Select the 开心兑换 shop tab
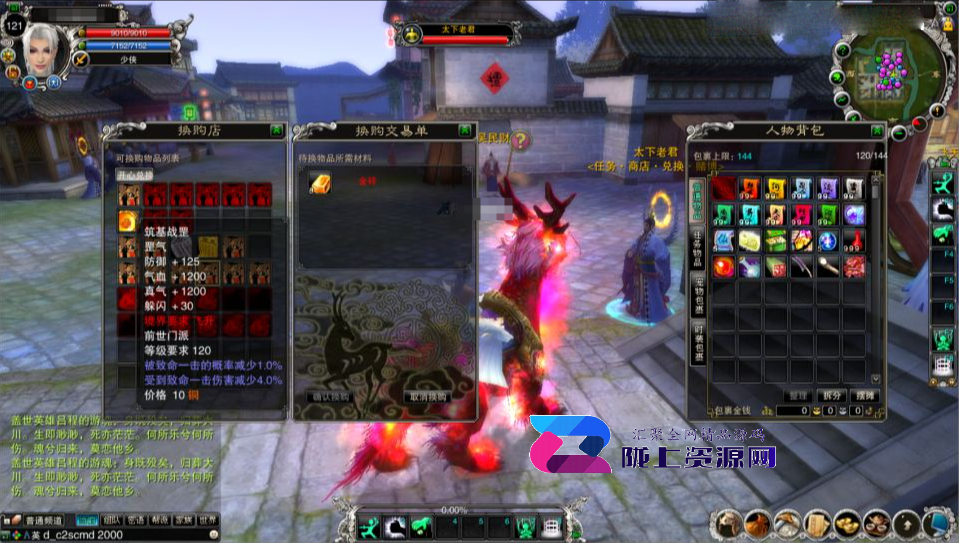This screenshot has height=543, width=959. click(x=133, y=174)
